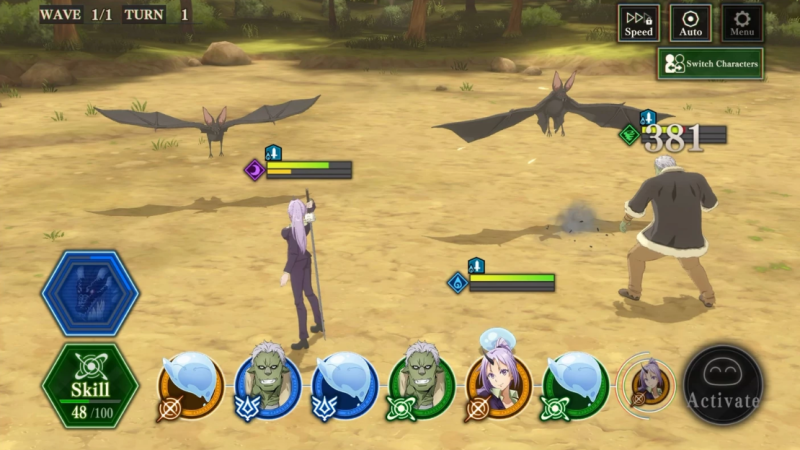Select the blue-ringed slime command card

(345, 386)
